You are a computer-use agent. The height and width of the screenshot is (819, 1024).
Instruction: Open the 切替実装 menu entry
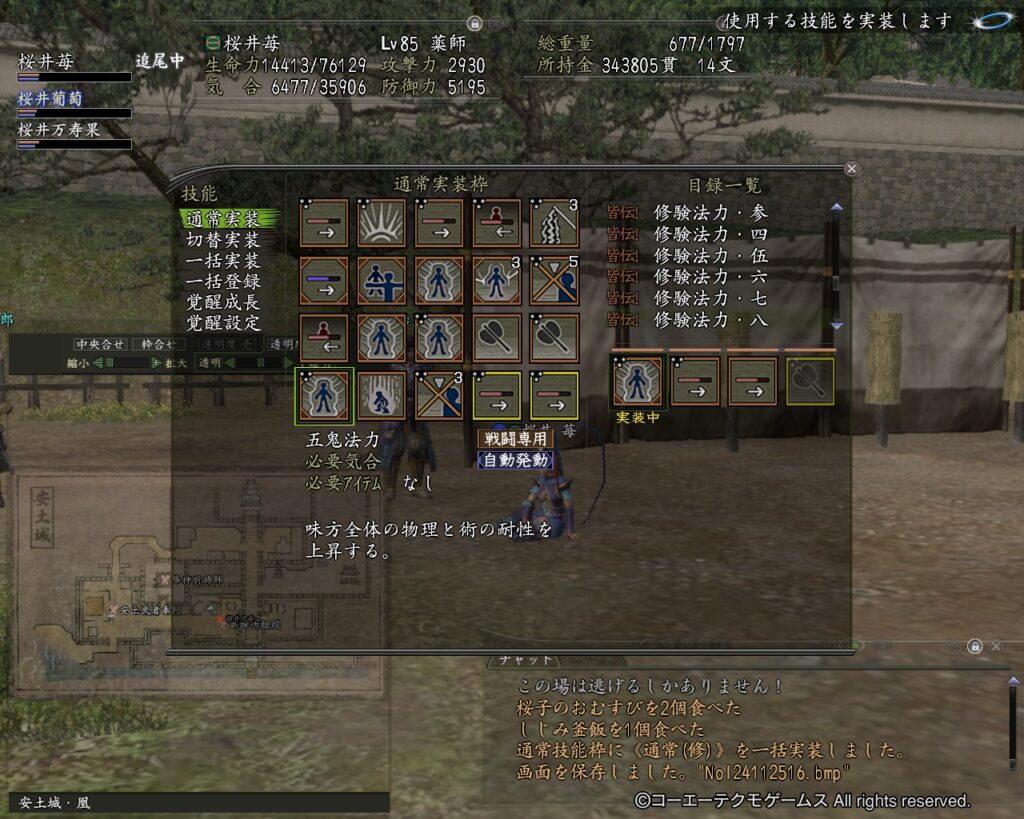pyautogui.click(x=223, y=240)
